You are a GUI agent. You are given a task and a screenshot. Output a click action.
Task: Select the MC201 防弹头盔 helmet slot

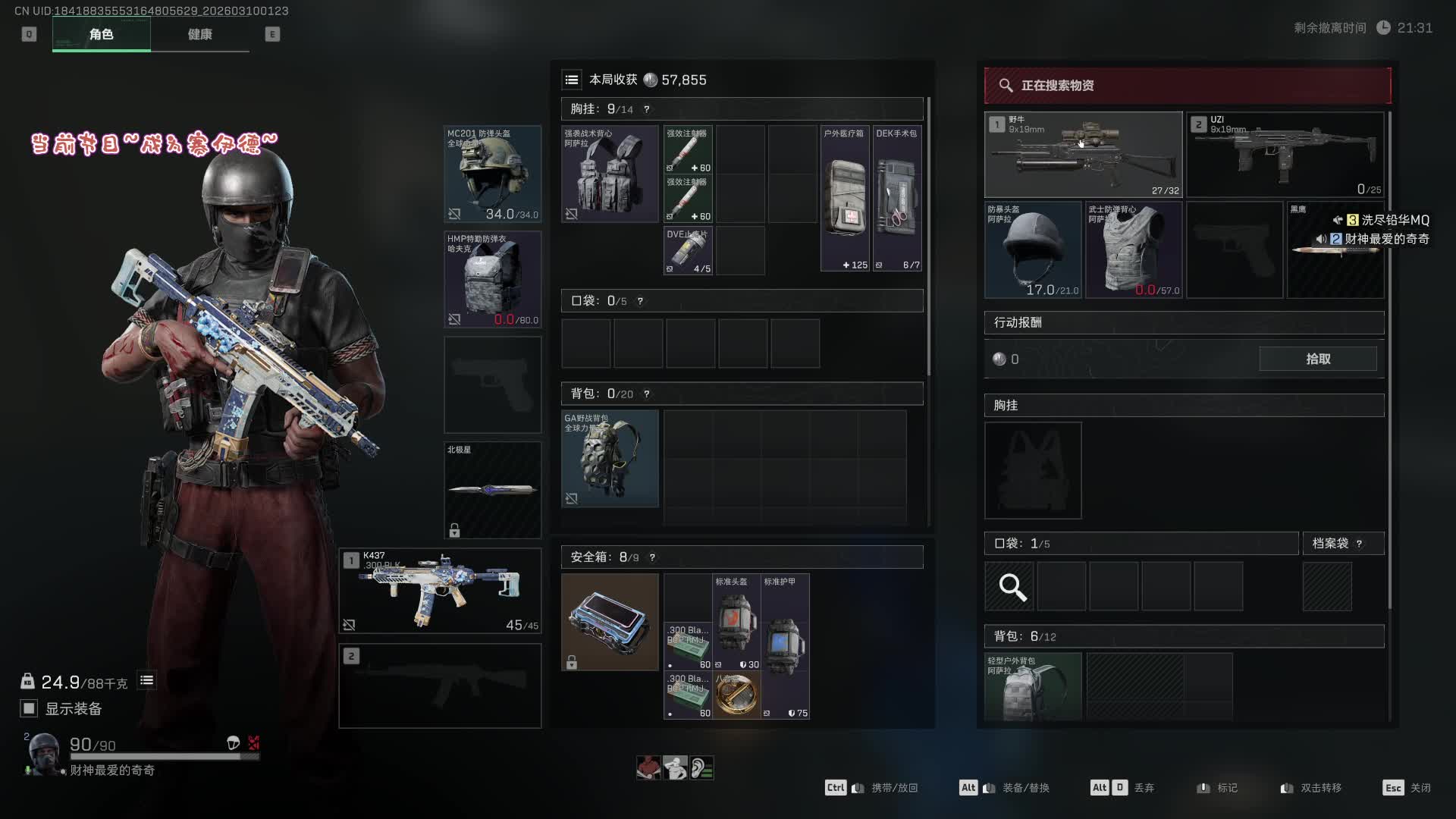click(492, 174)
